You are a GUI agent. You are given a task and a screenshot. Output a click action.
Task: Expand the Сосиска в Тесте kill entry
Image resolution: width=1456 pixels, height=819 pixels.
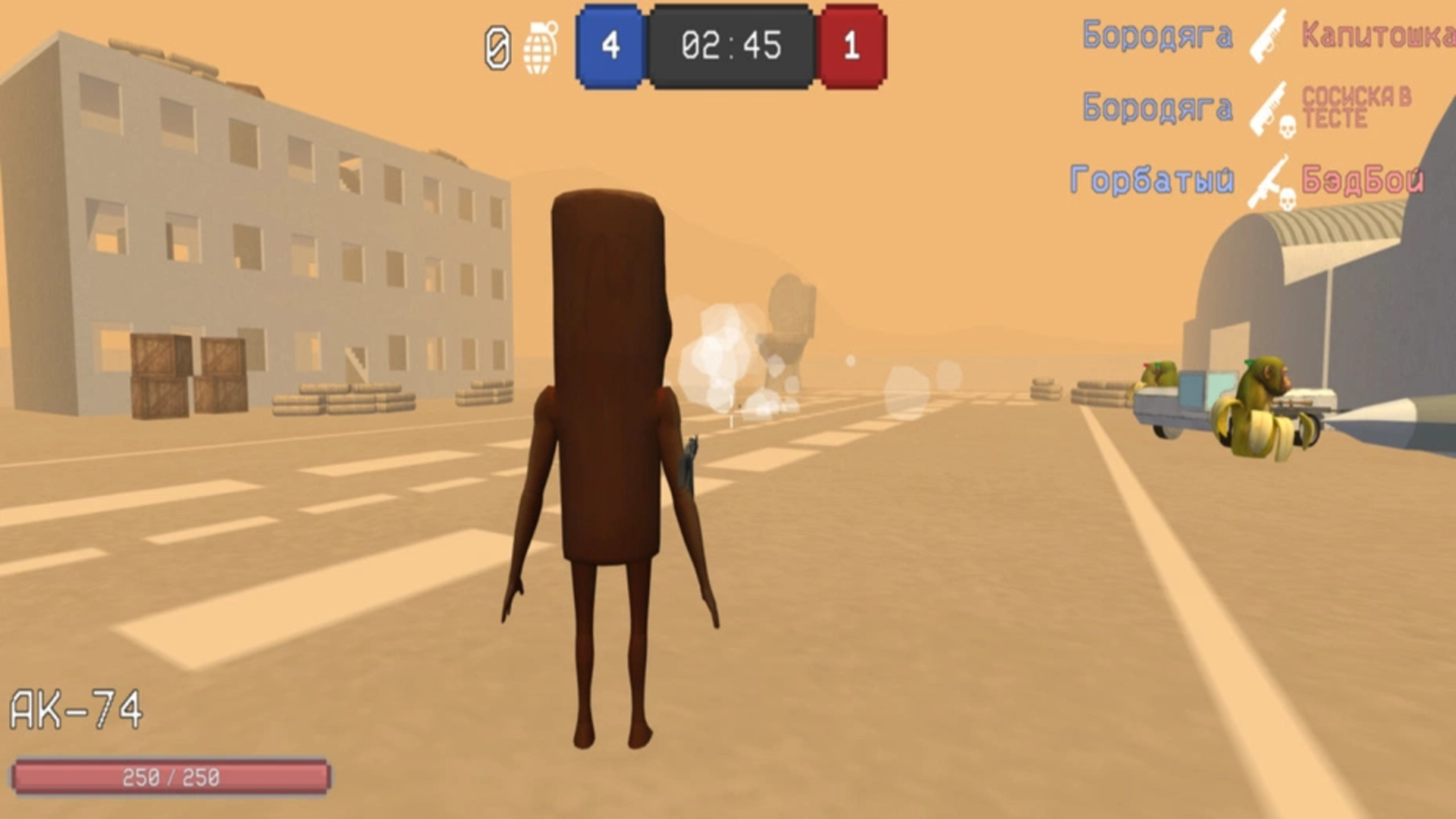[1357, 106]
